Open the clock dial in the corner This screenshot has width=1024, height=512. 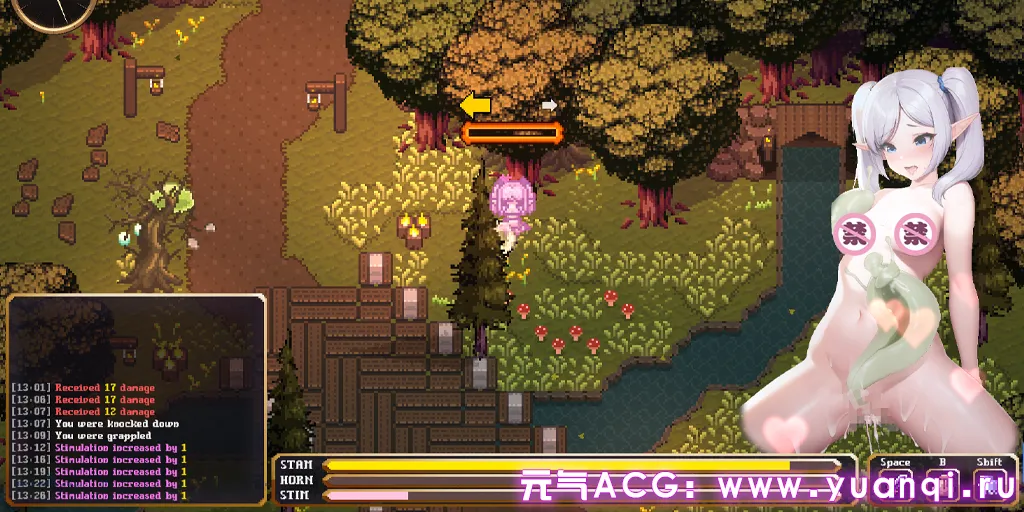pyautogui.click(x=55, y=10)
